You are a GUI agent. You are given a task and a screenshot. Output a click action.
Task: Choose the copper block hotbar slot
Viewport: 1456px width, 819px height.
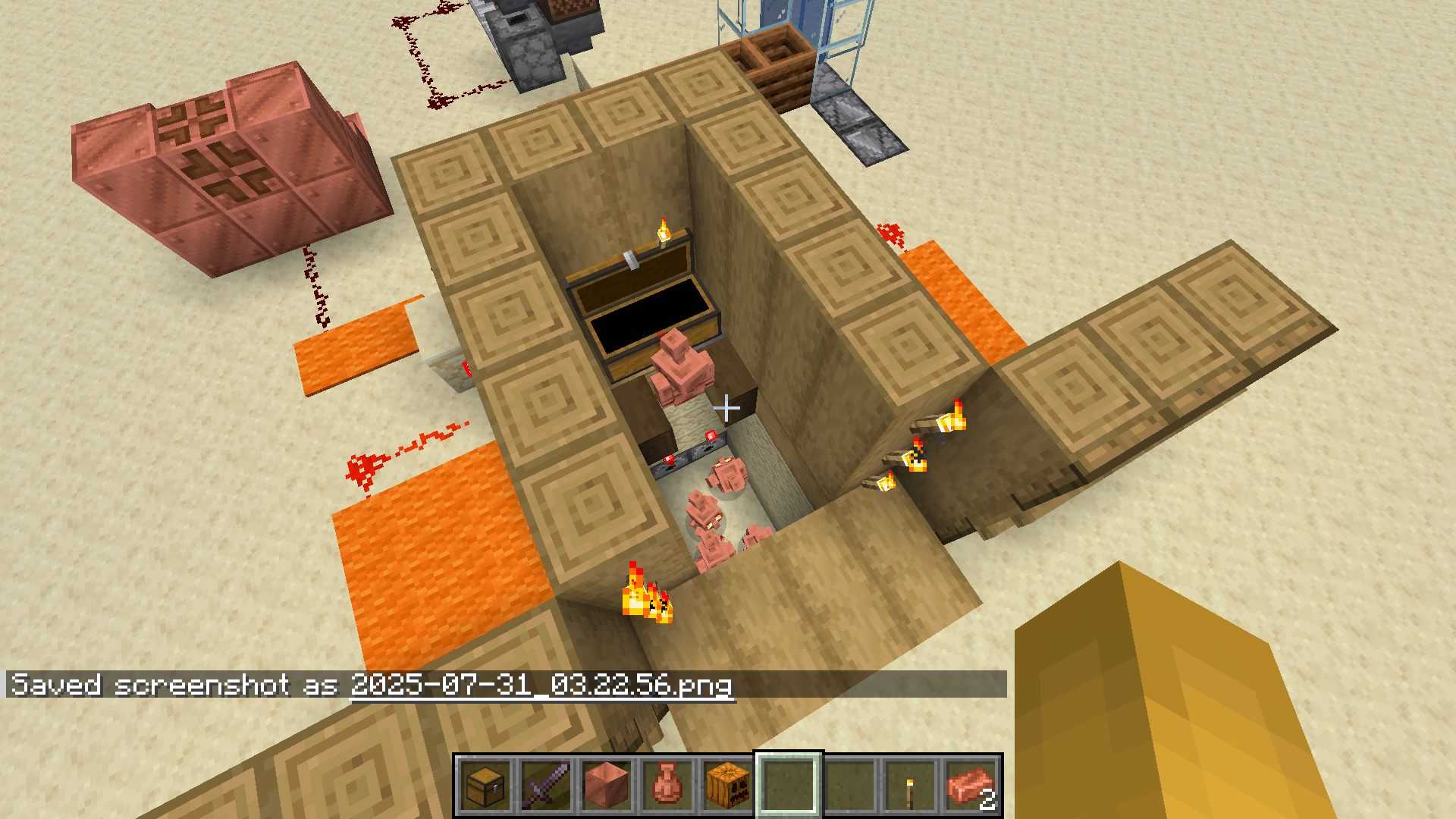(607, 786)
